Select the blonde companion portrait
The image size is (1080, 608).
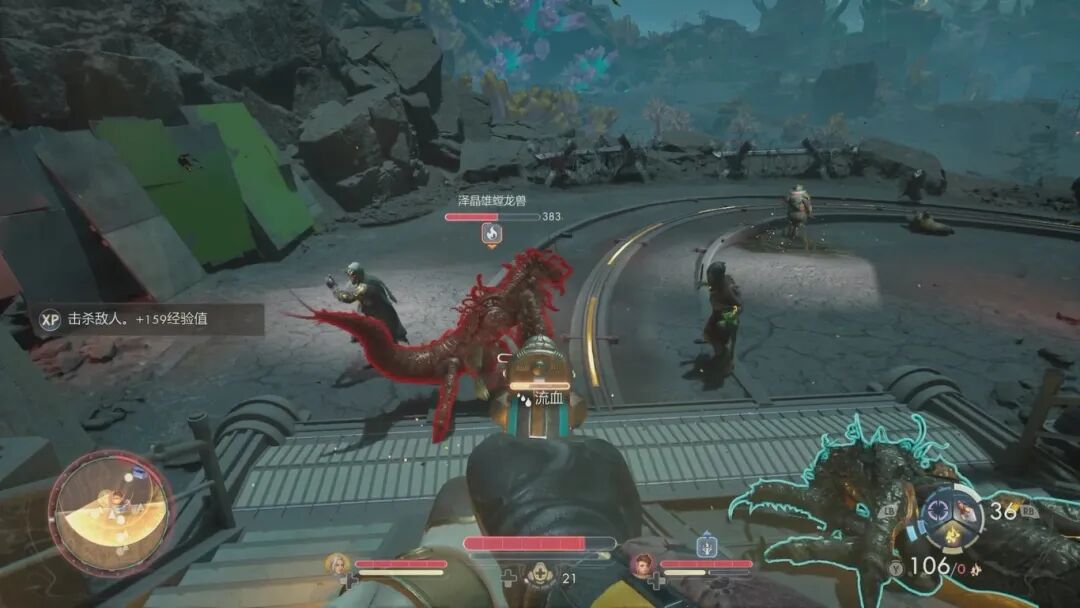tap(337, 565)
